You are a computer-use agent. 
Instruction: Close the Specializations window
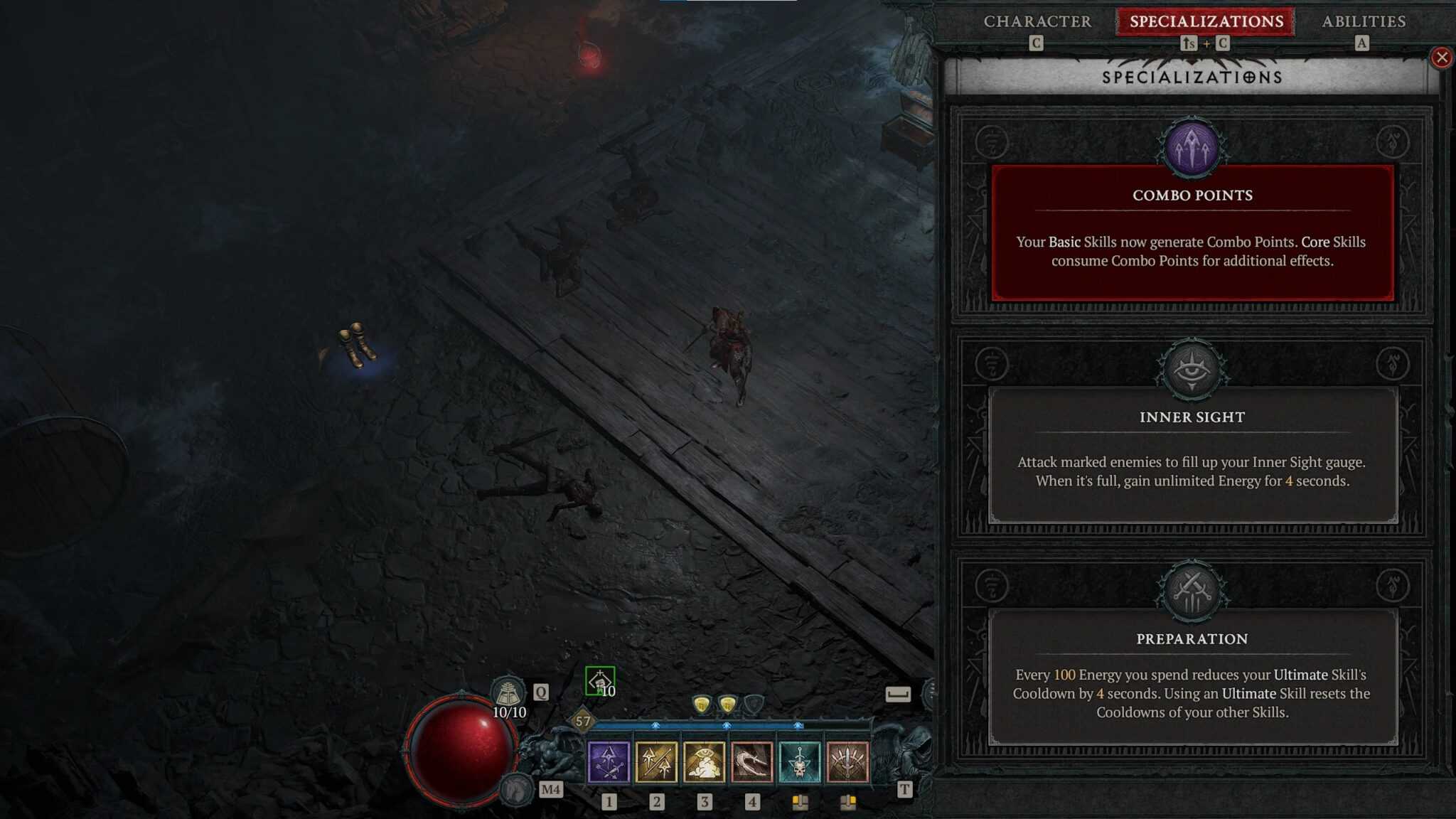(1442, 58)
